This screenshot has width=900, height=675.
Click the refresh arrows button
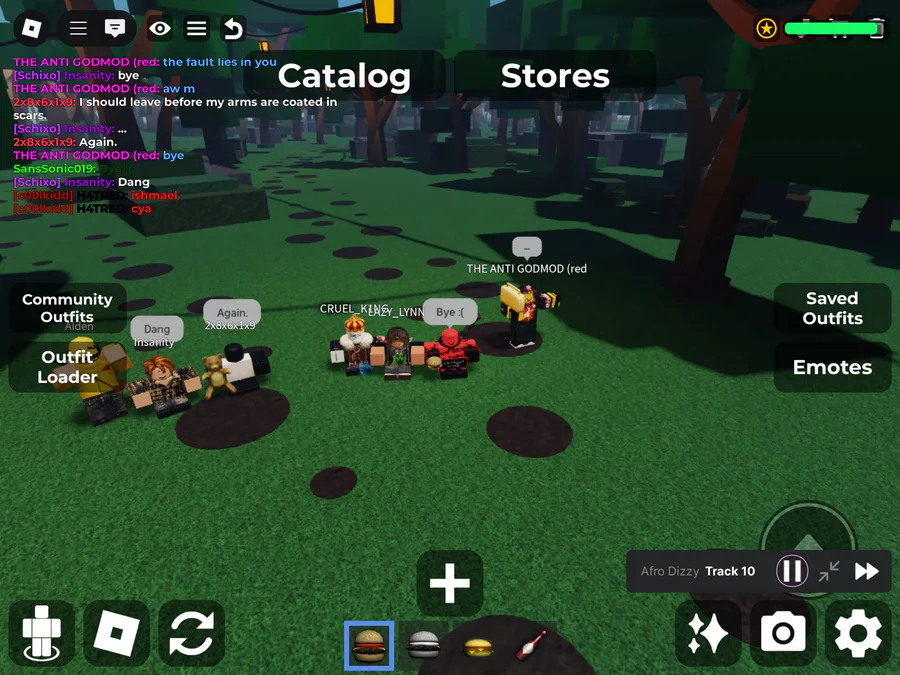[191, 633]
